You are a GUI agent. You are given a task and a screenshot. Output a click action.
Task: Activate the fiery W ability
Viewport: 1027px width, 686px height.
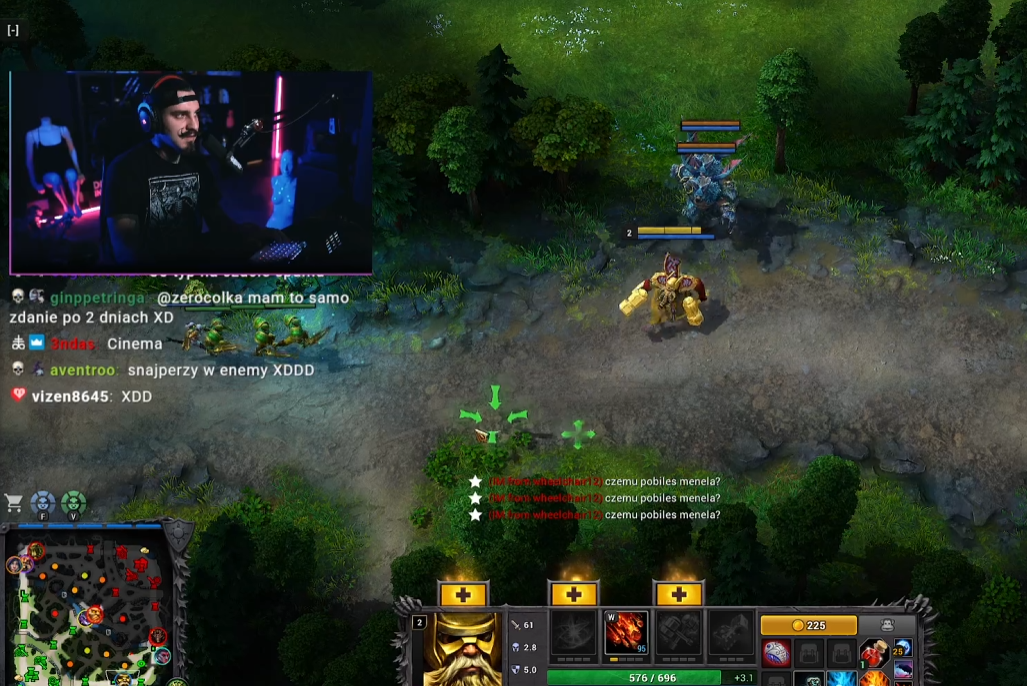pyautogui.click(x=626, y=633)
